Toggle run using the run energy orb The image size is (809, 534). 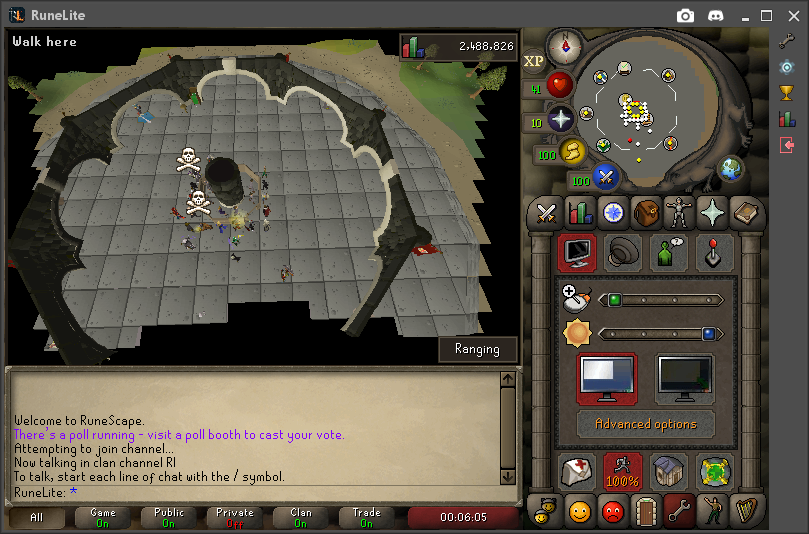point(574,151)
